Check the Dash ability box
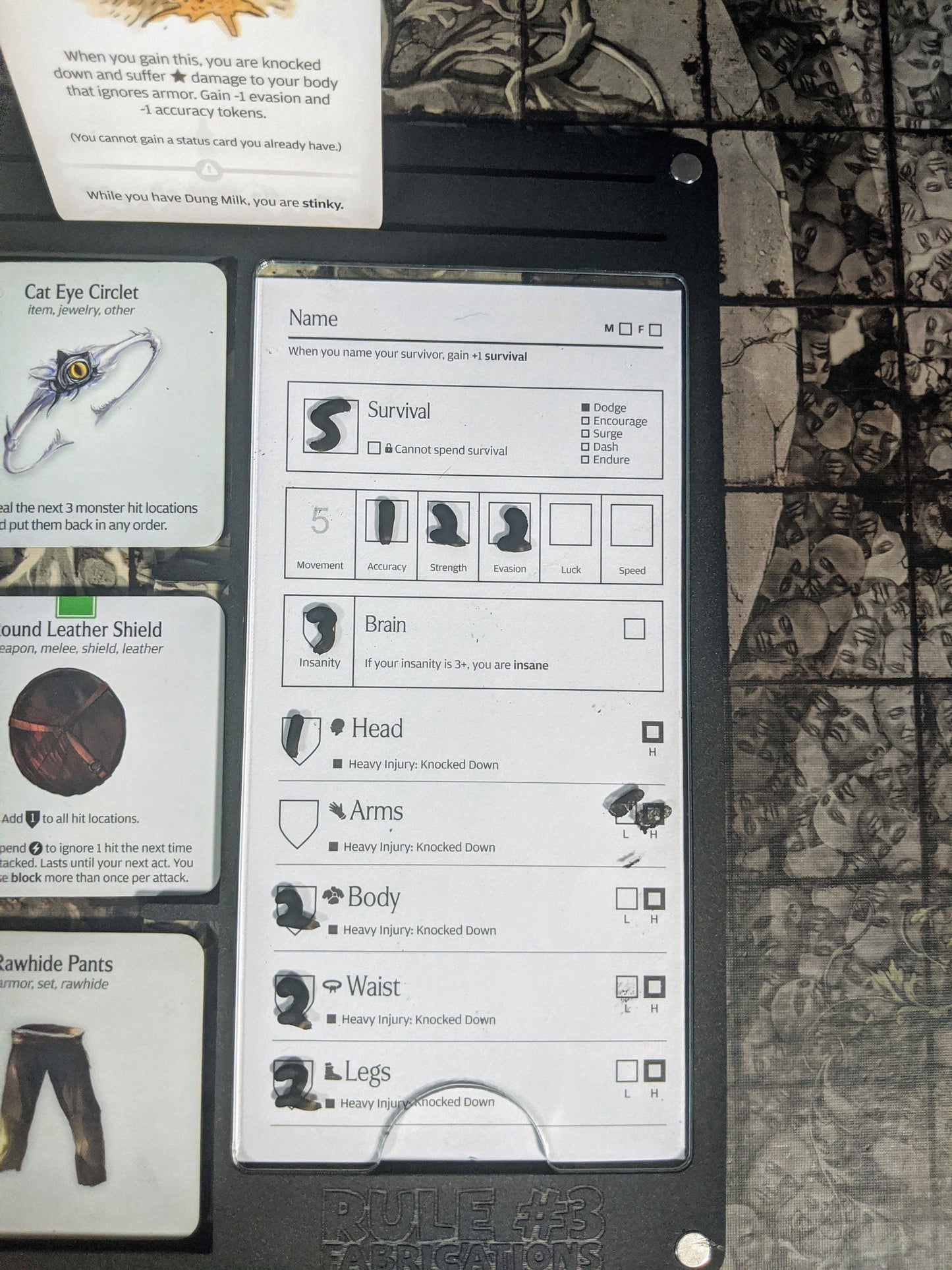This screenshot has width=952, height=1270. point(585,447)
